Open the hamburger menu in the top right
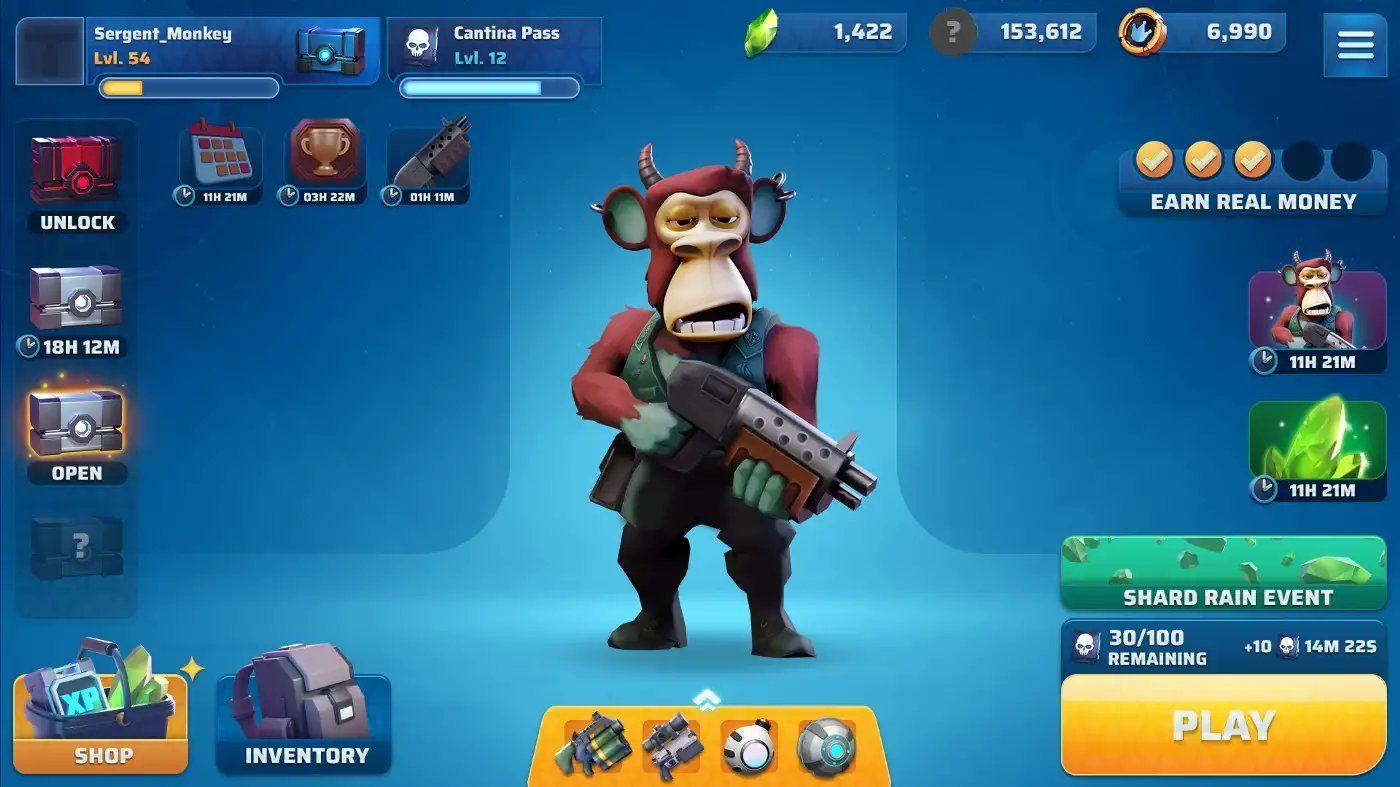Image resolution: width=1400 pixels, height=787 pixels. [1356, 44]
